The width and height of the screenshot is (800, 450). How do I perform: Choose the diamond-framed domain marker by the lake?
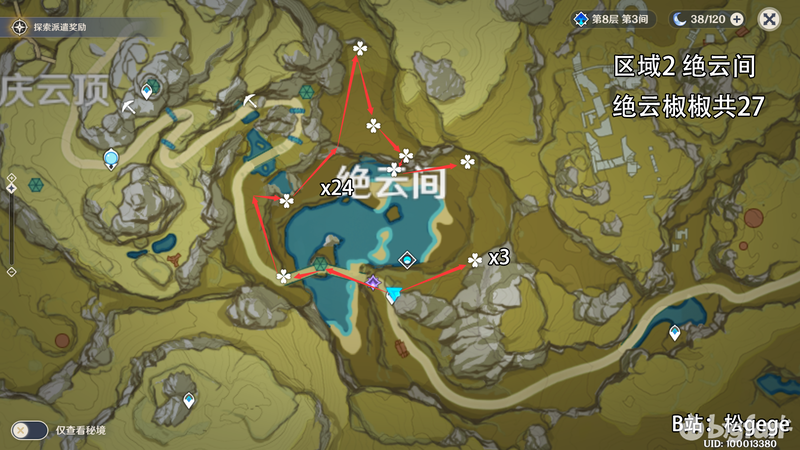coord(407,260)
